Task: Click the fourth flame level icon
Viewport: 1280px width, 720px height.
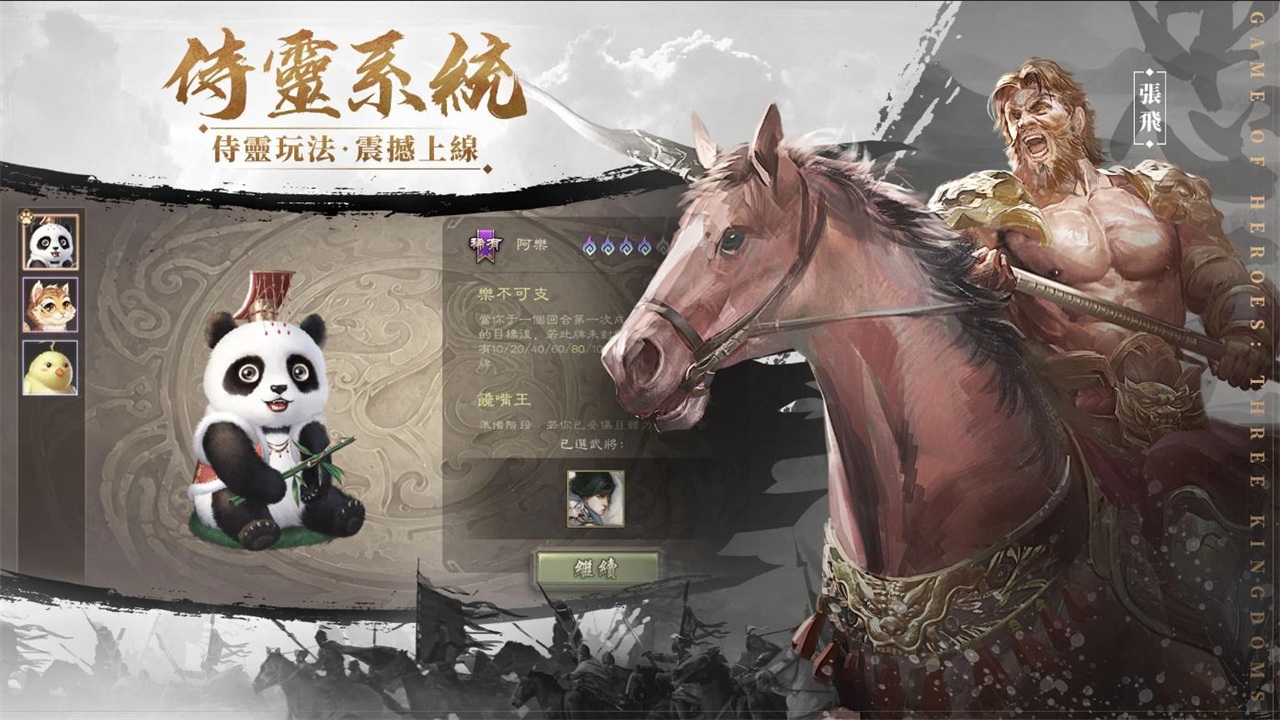Action: [x=644, y=245]
